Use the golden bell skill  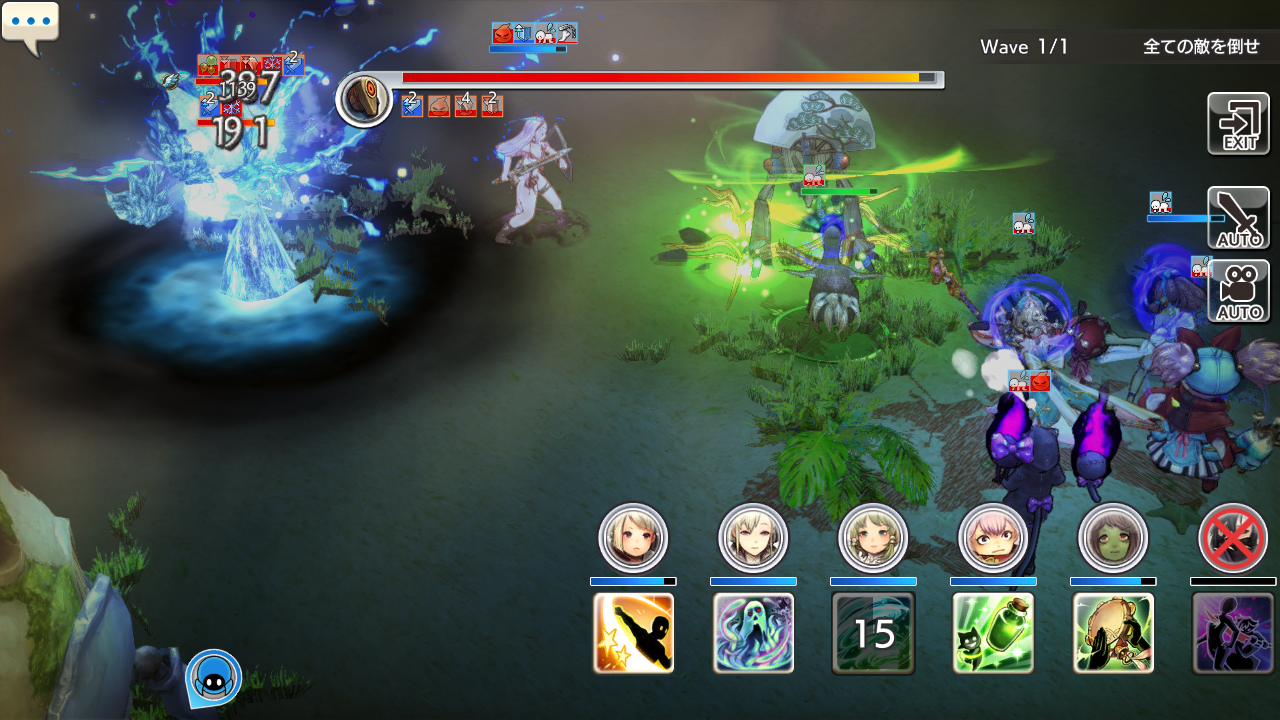point(1113,633)
